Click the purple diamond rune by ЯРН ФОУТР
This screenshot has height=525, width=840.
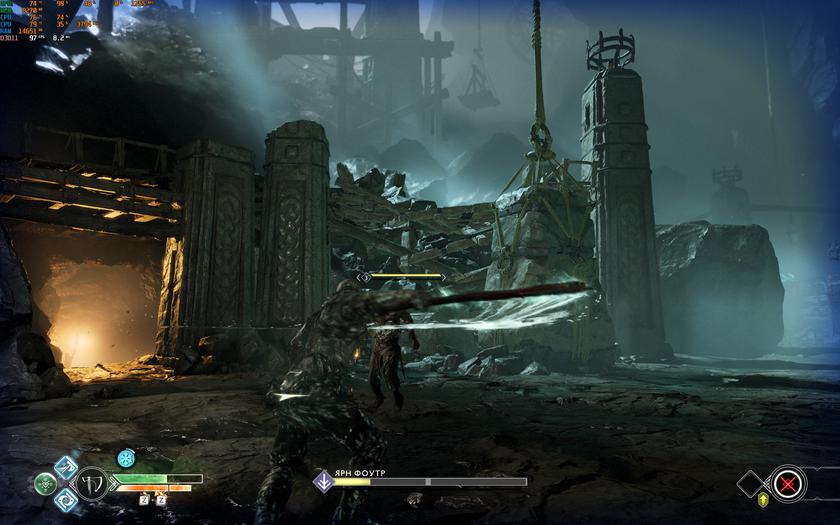tap(323, 481)
